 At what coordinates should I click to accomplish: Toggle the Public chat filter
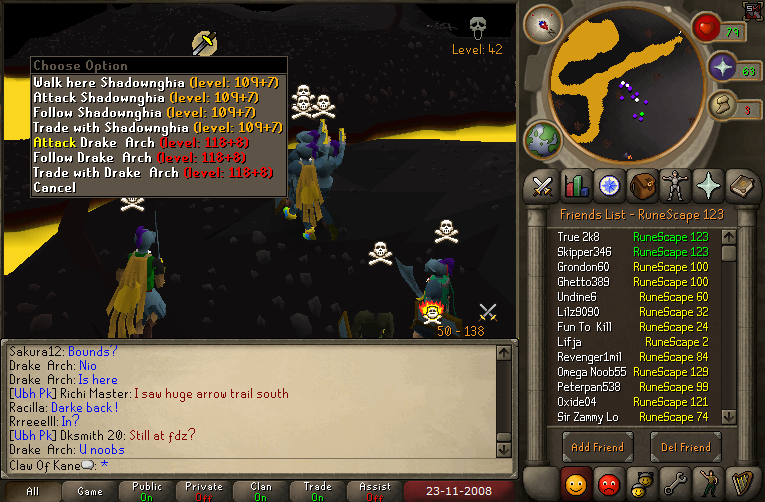[146, 491]
